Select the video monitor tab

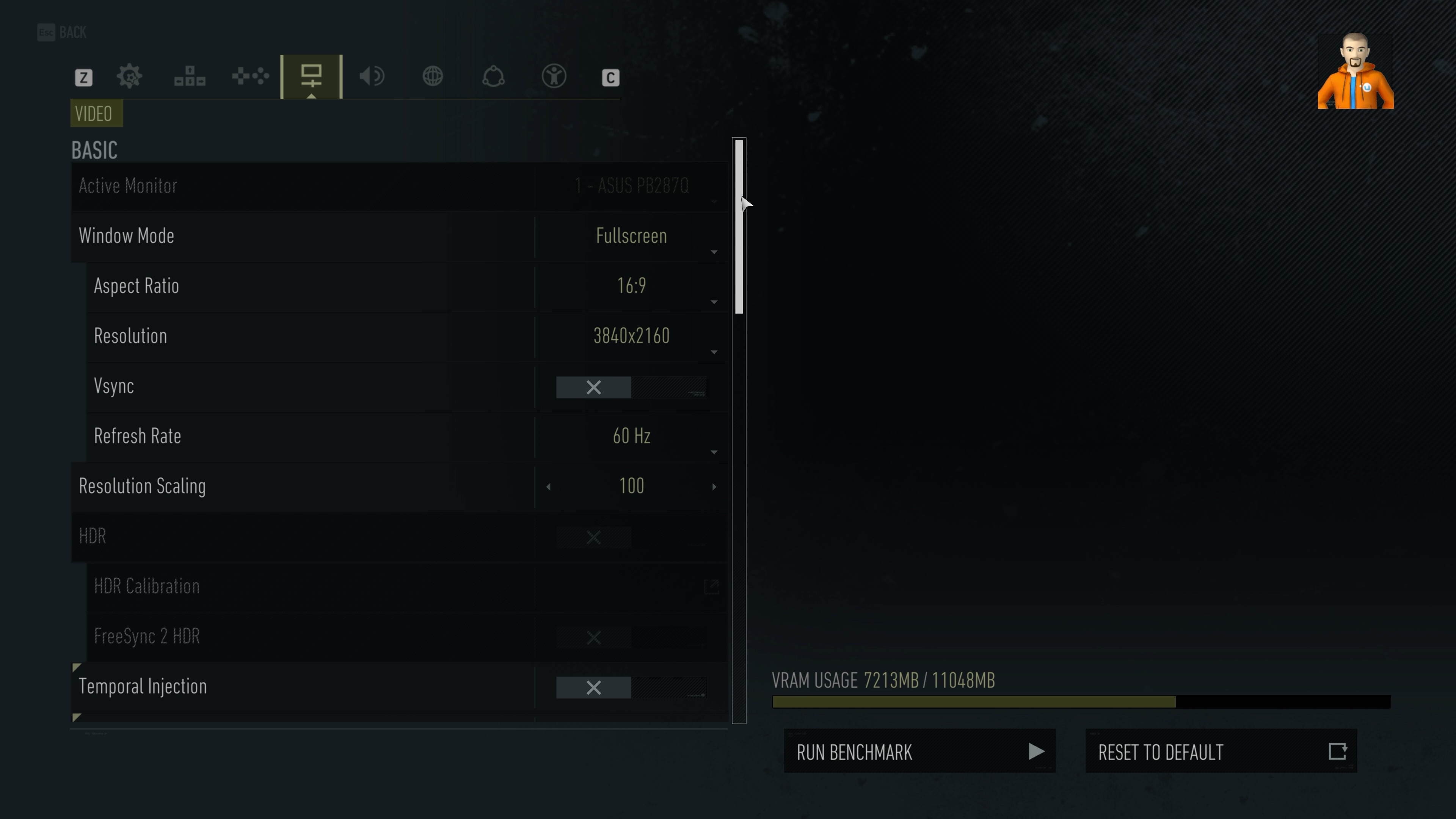(311, 76)
